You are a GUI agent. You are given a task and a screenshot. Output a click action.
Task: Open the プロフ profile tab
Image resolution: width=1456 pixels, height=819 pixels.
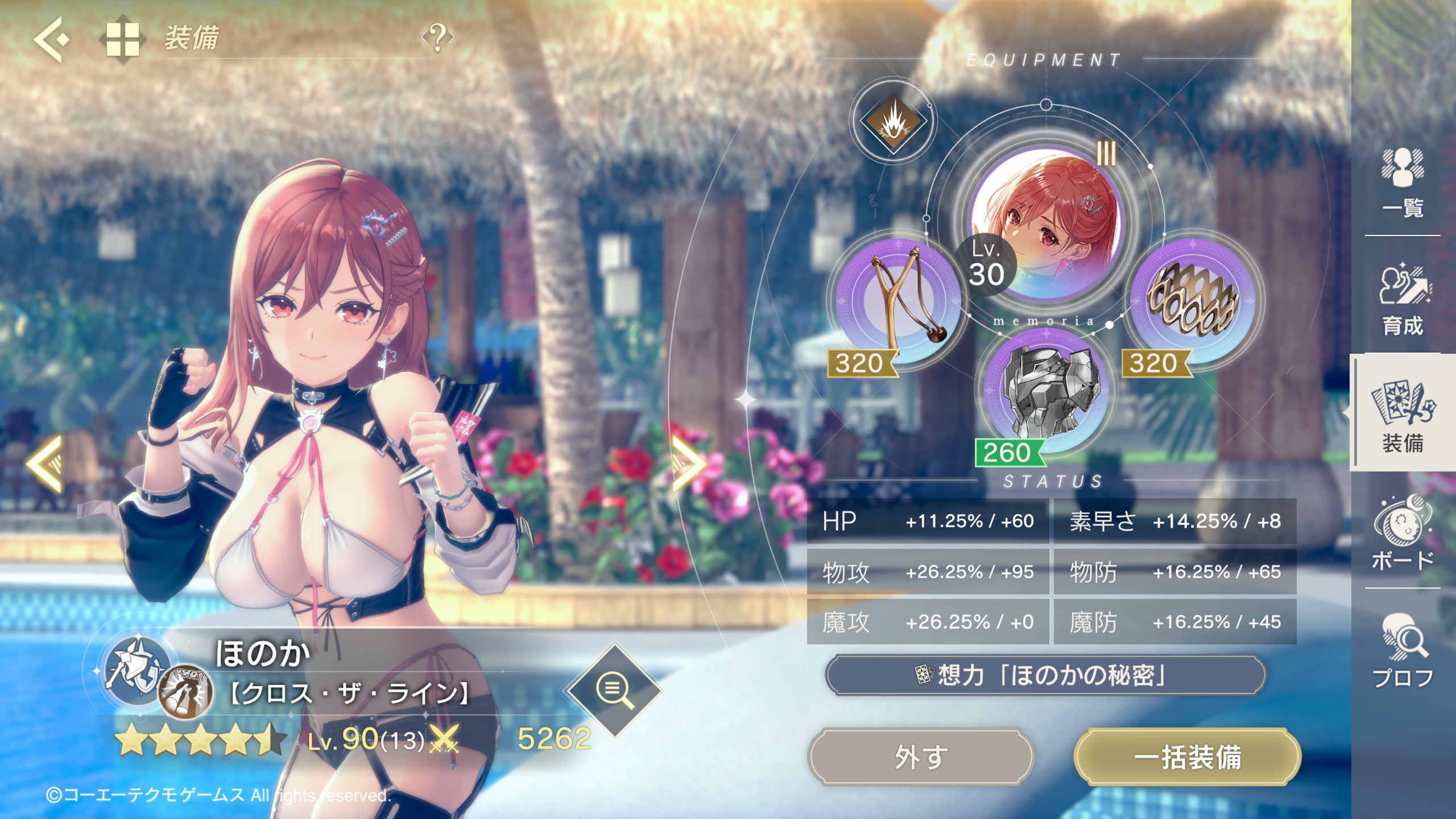click(1403, 650)
